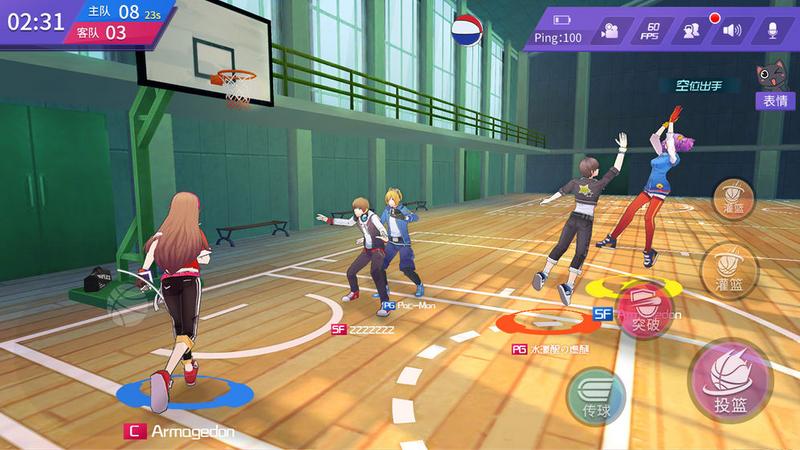Screen dimensions: 800x450
Task: Click the 60 FPS setting button
Action: [x=649, y=31]
